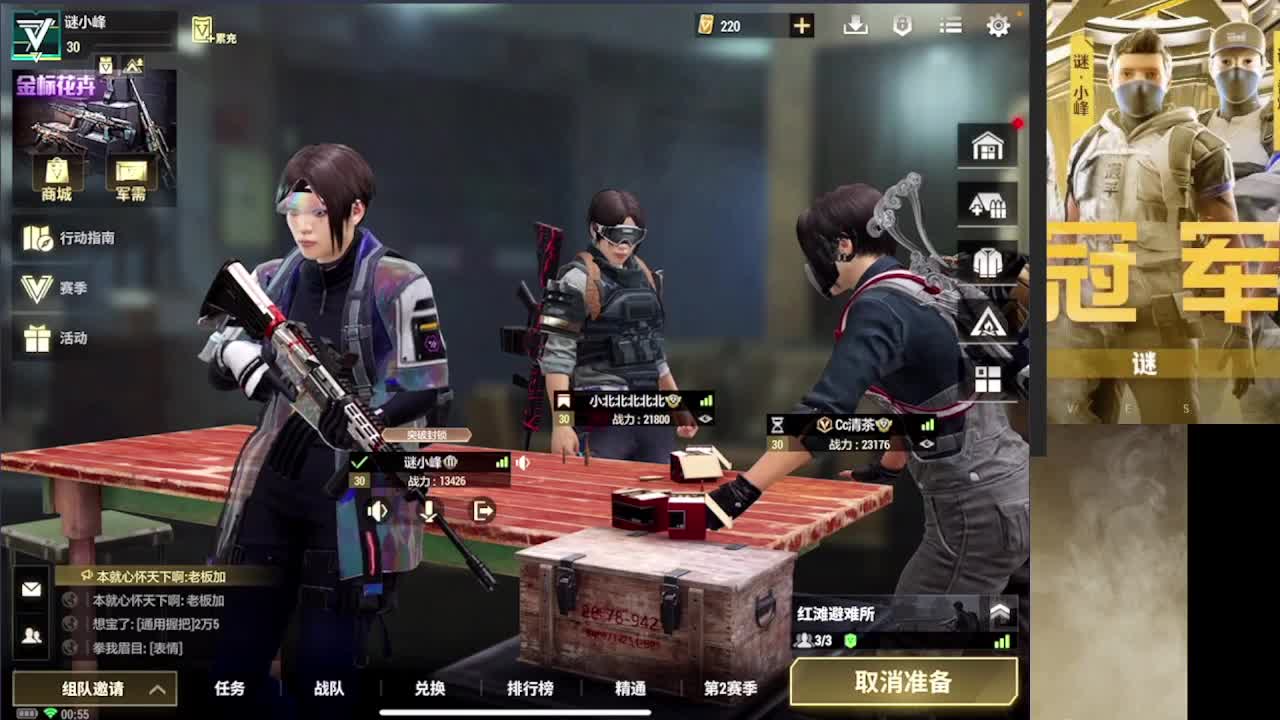1280x720 pixels.
Task: Switch to the 排行榜 tab
Action: click(x=530, y=689)
